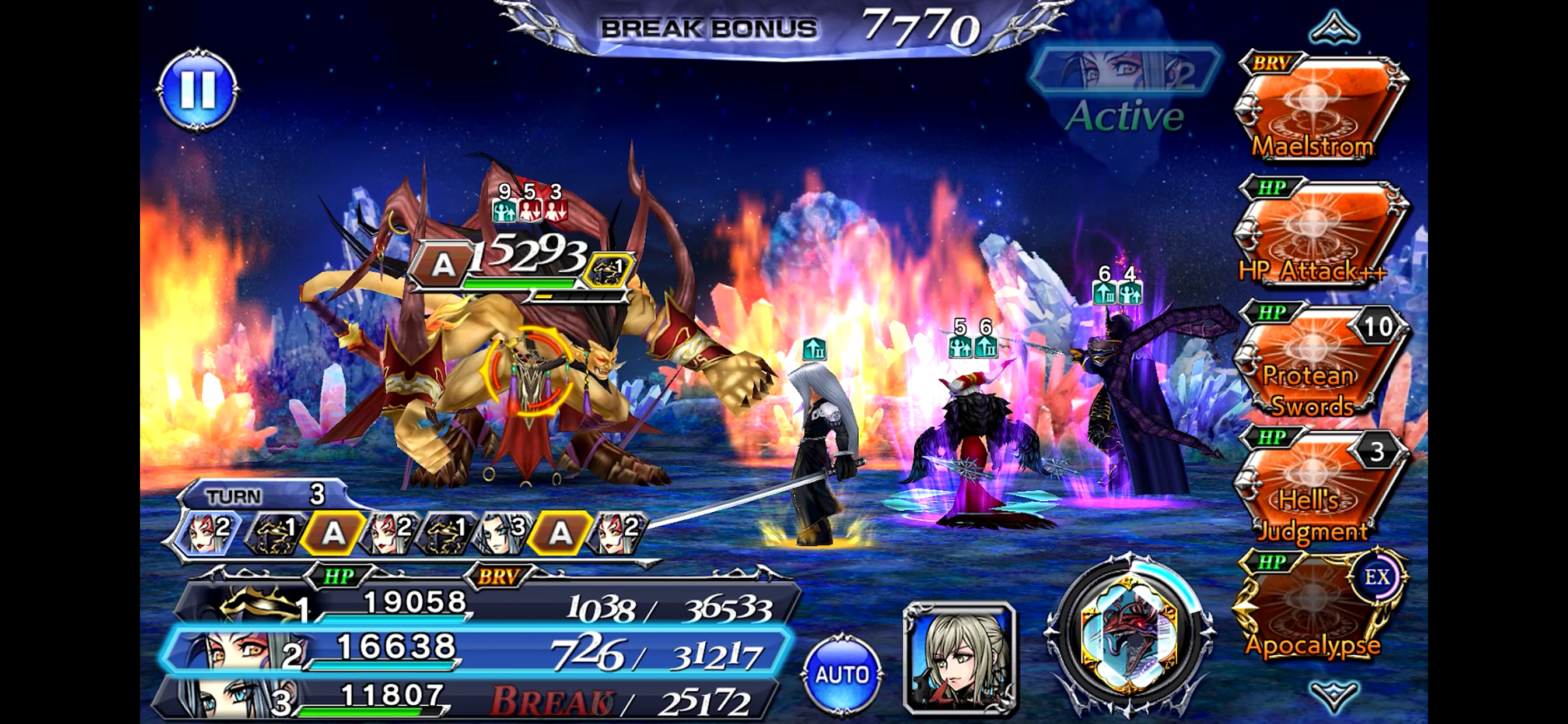1568x724 pixels.
Task: Pause the battle
Action: pyautogui.click(x=197, y=89)
